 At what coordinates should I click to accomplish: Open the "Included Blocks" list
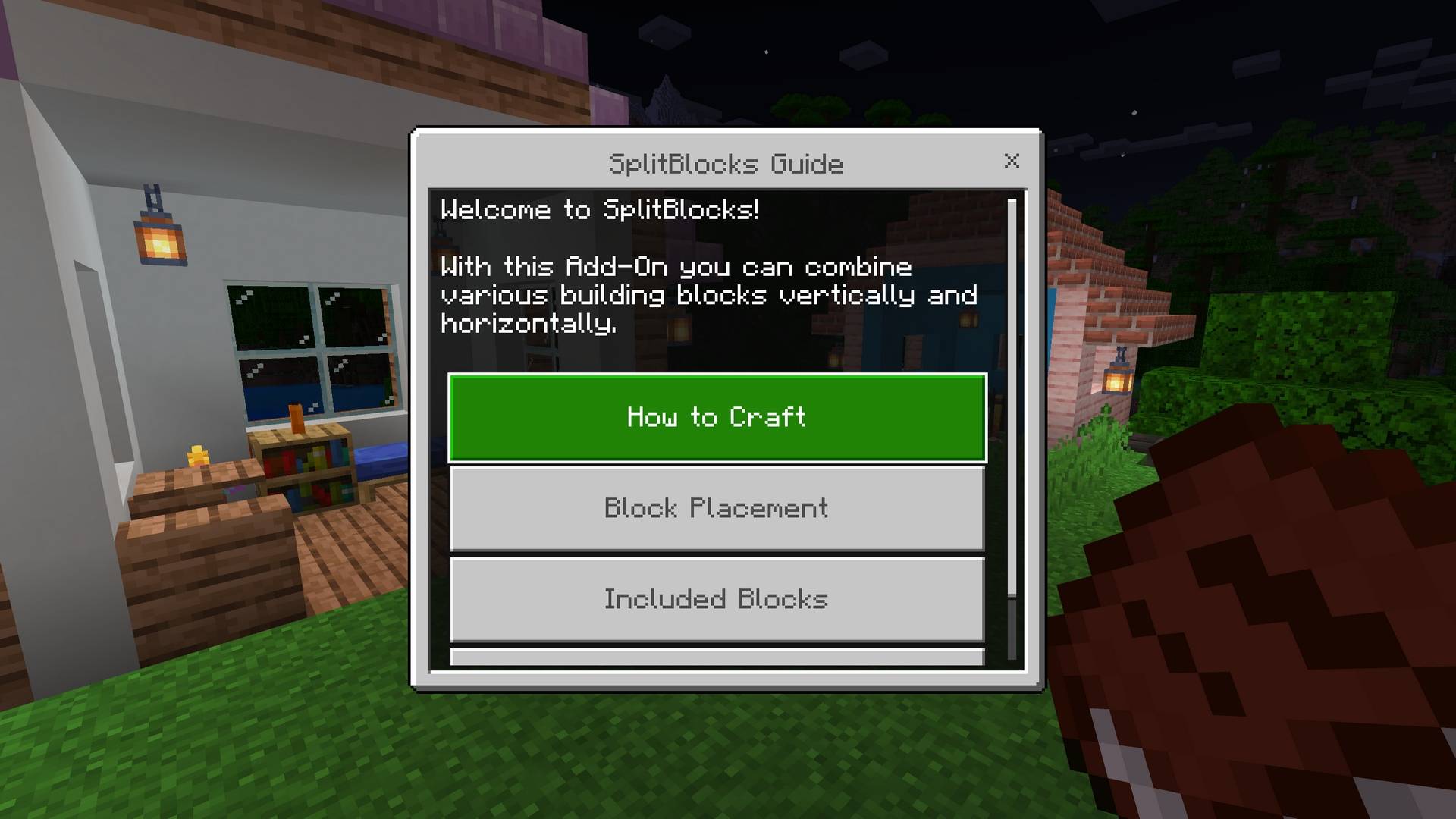(717, 600)
